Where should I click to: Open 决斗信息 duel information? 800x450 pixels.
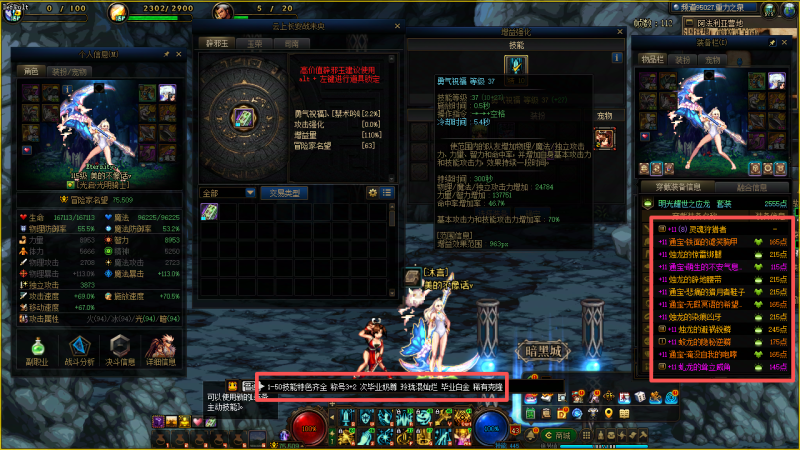(x=120, y=350)
